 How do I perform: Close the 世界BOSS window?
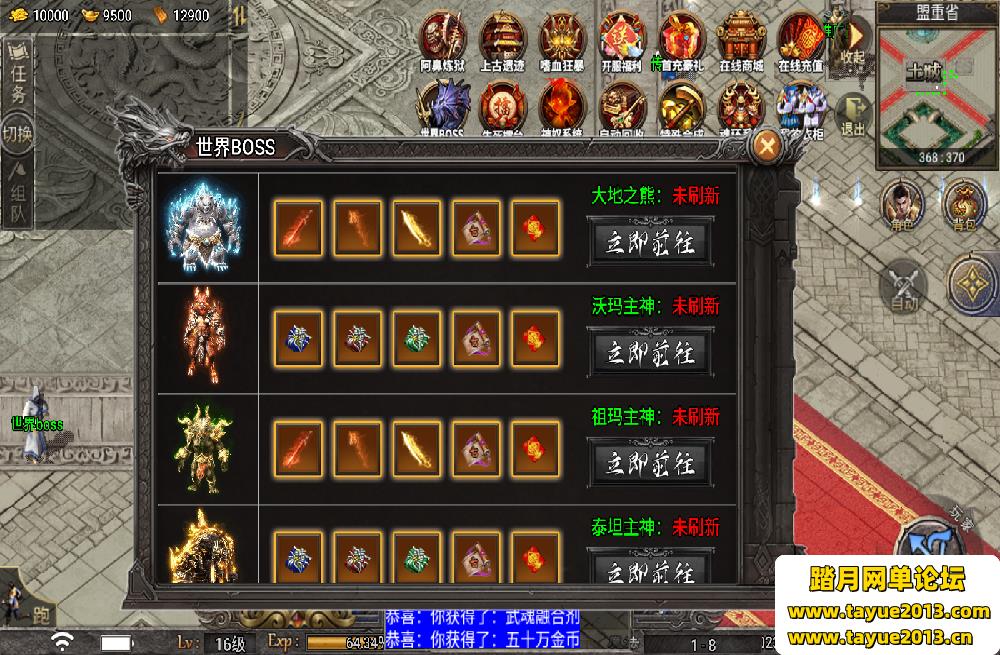click(x=768, y=146)
